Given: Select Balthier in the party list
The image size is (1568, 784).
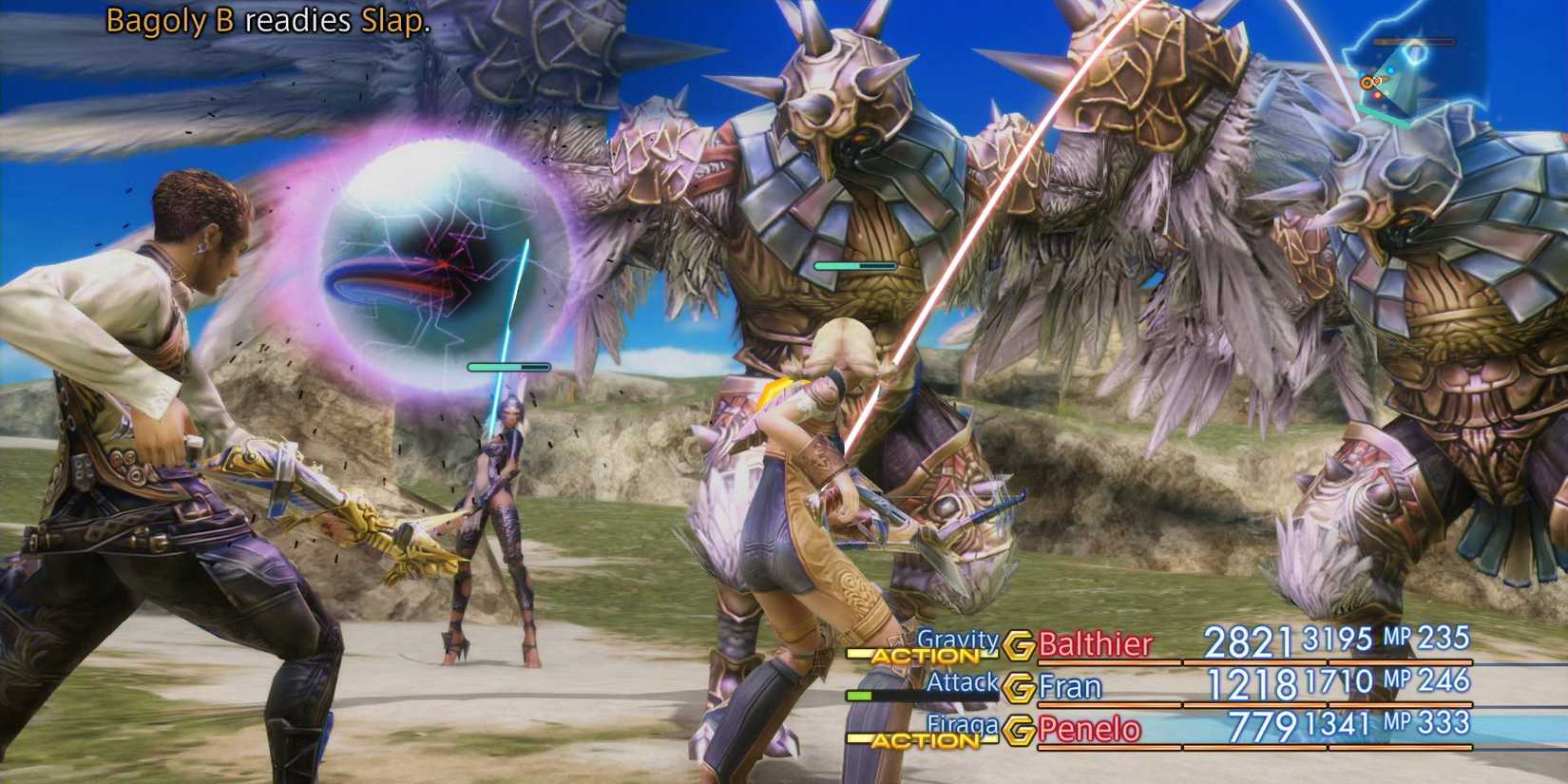Looking at the screenshot, I should point(1095,644).
